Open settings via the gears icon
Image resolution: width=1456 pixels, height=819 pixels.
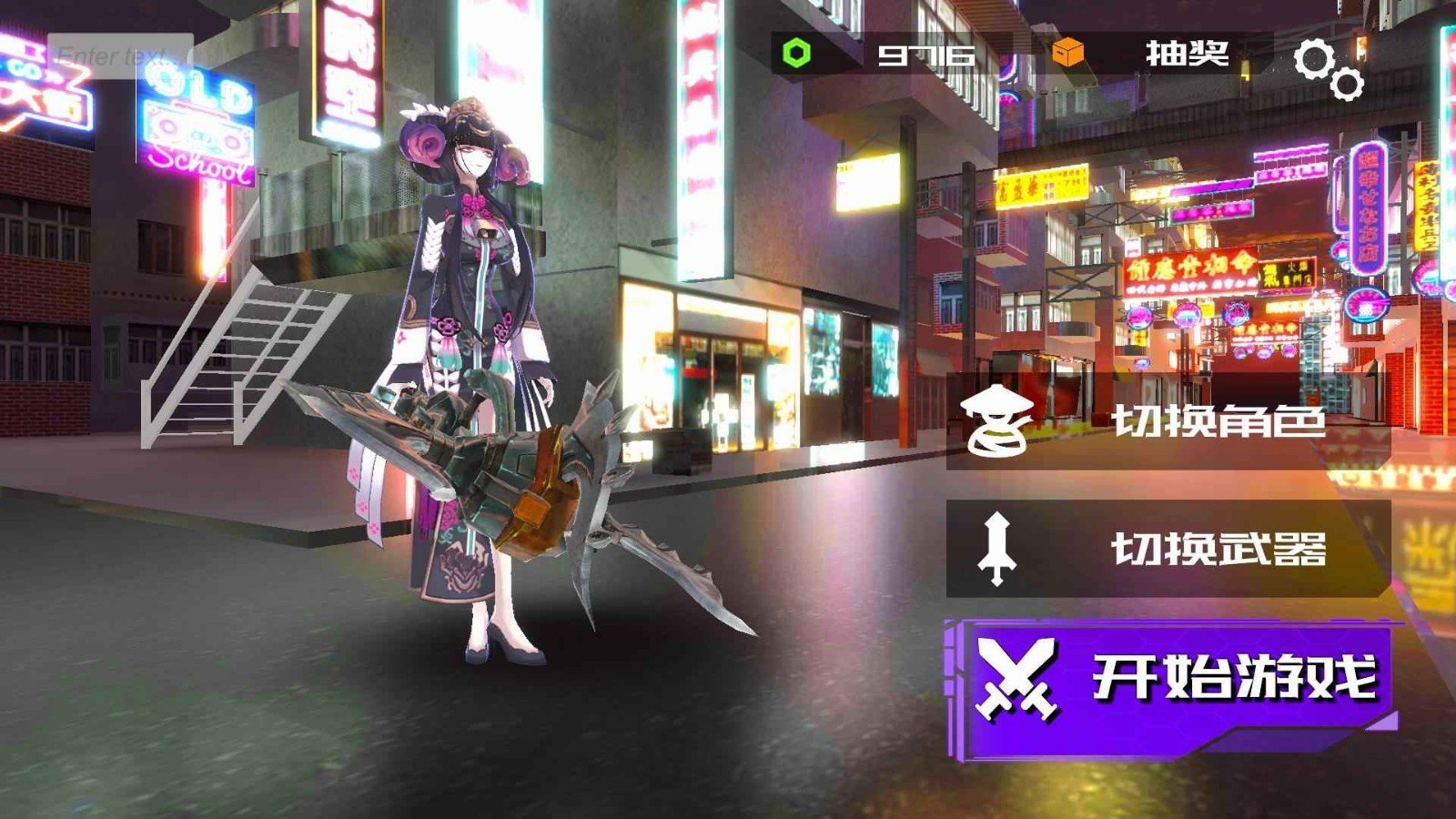[1328, 68]
